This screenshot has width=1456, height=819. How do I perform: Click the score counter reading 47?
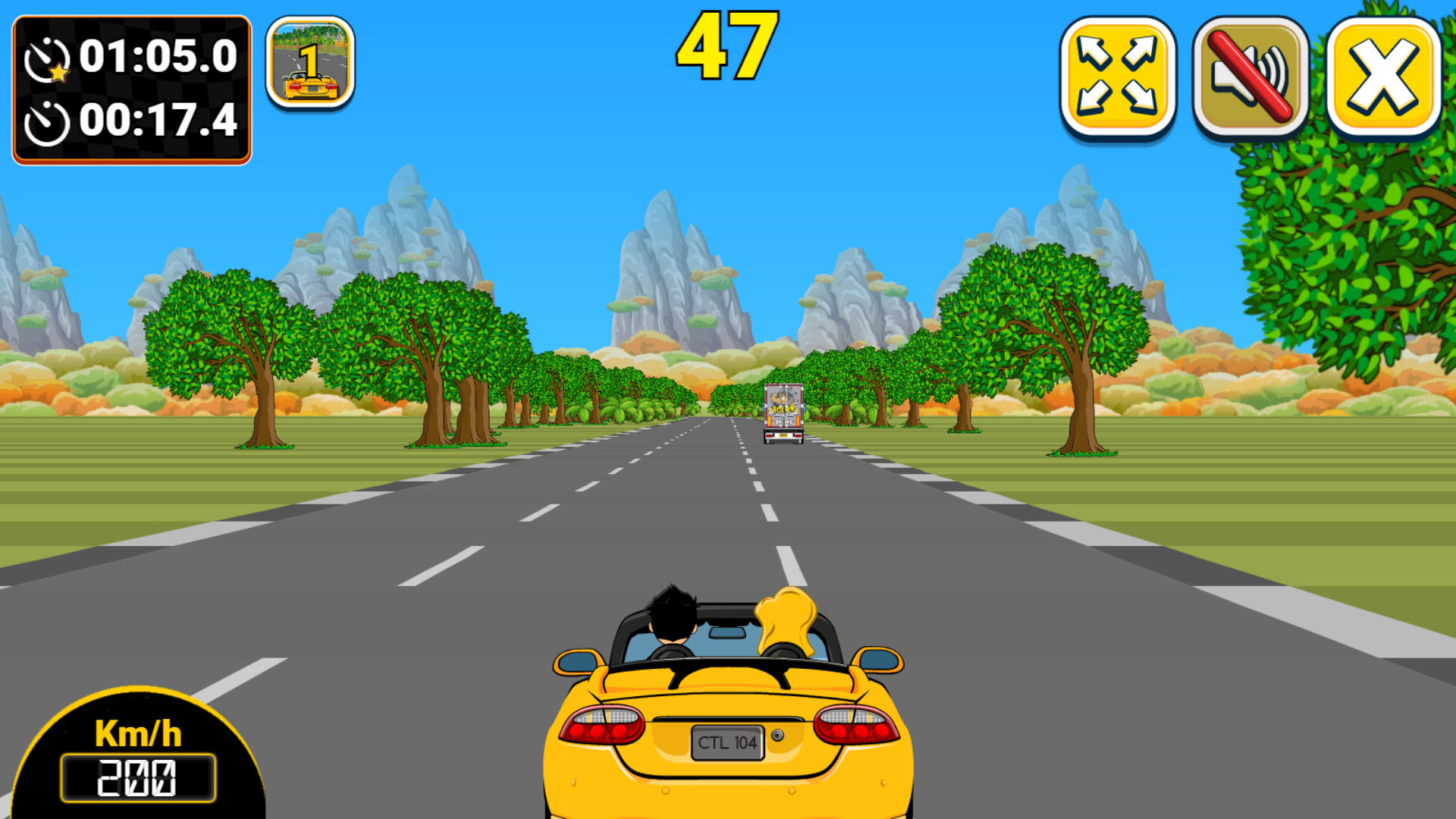(726, 45)
